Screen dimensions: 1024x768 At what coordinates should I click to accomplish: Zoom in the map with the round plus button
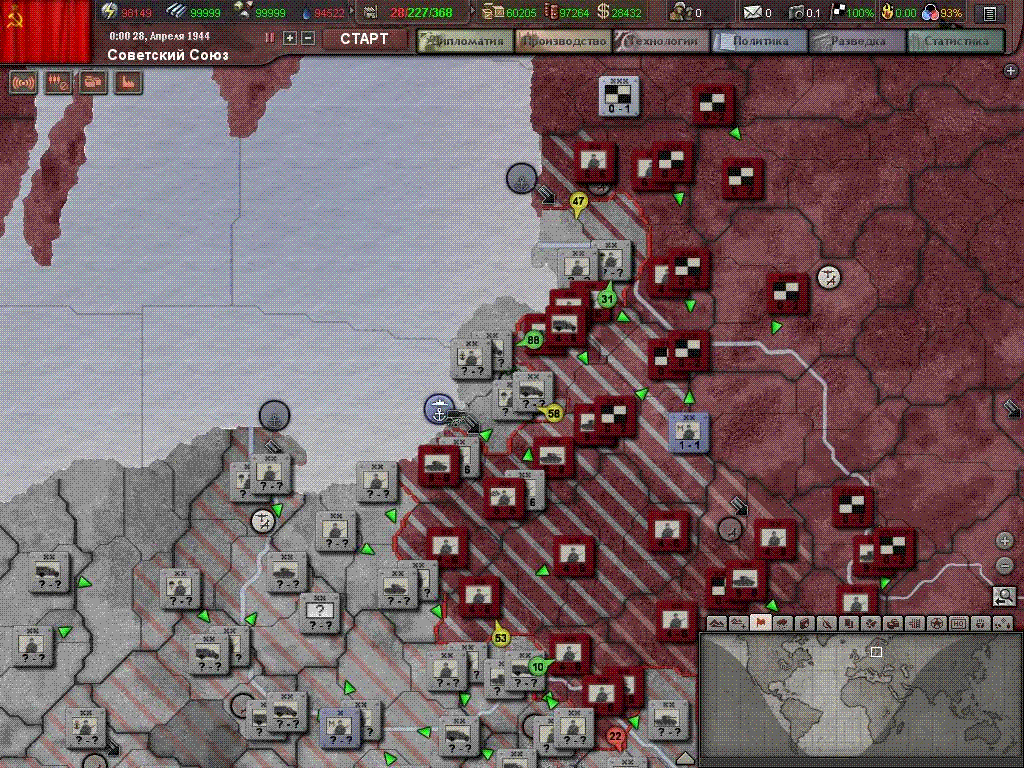1005,541
